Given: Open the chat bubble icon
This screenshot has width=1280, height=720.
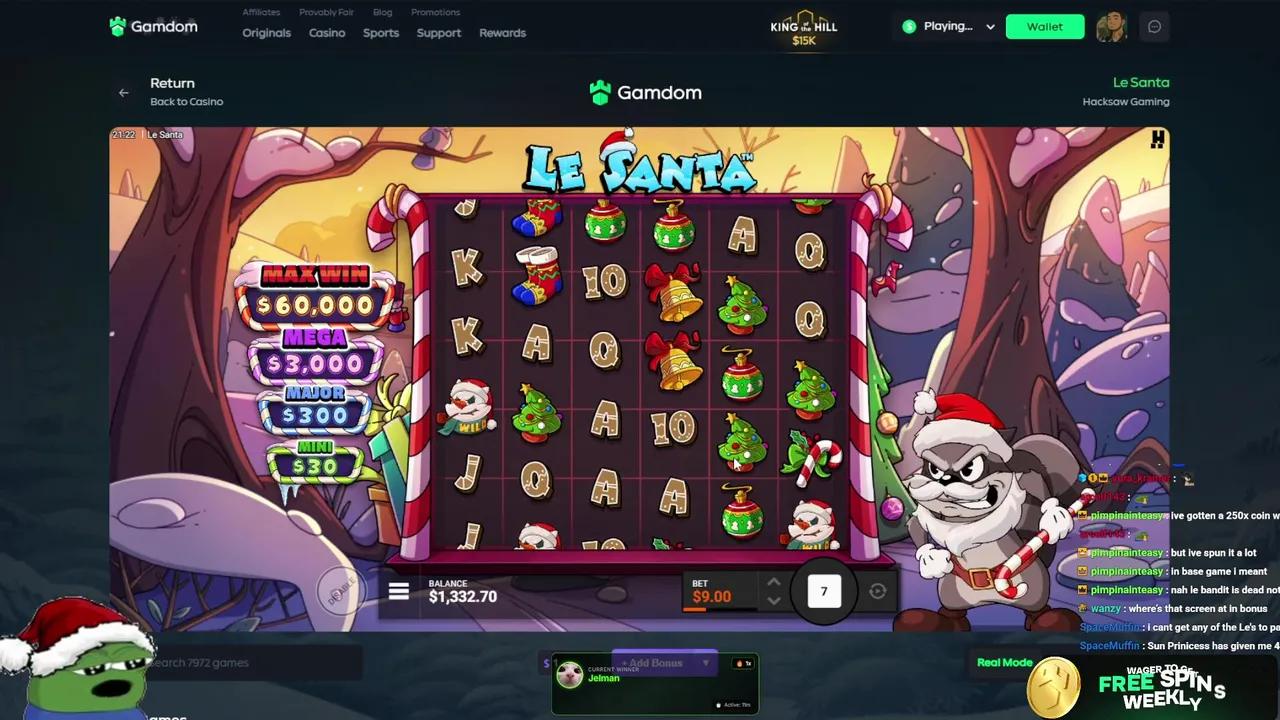Looking at the screenshot, I should tap(1154, 26).
